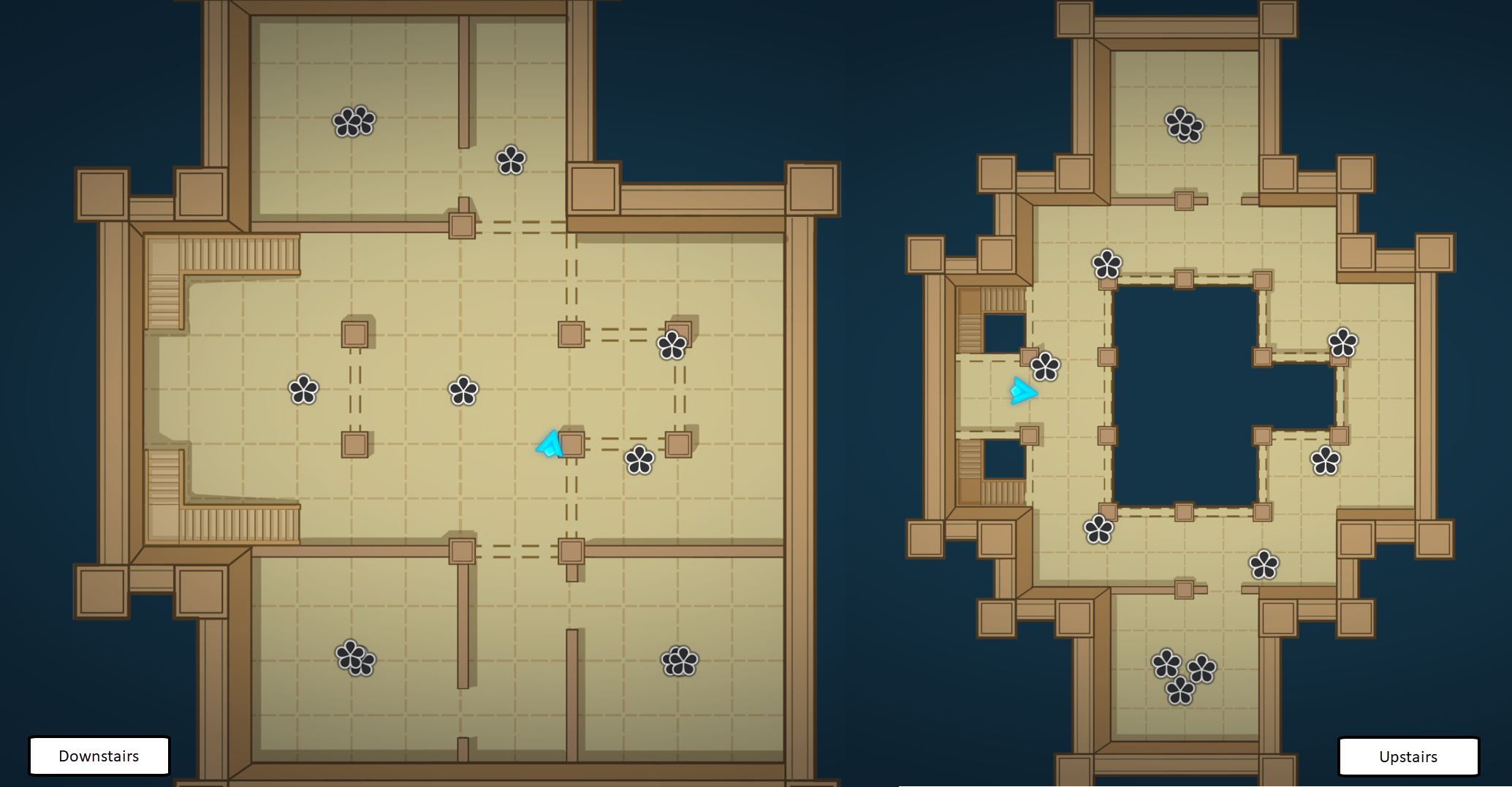Click the blue arrow marker on the right map
1512x787 pixels.
click(1023, 391)
